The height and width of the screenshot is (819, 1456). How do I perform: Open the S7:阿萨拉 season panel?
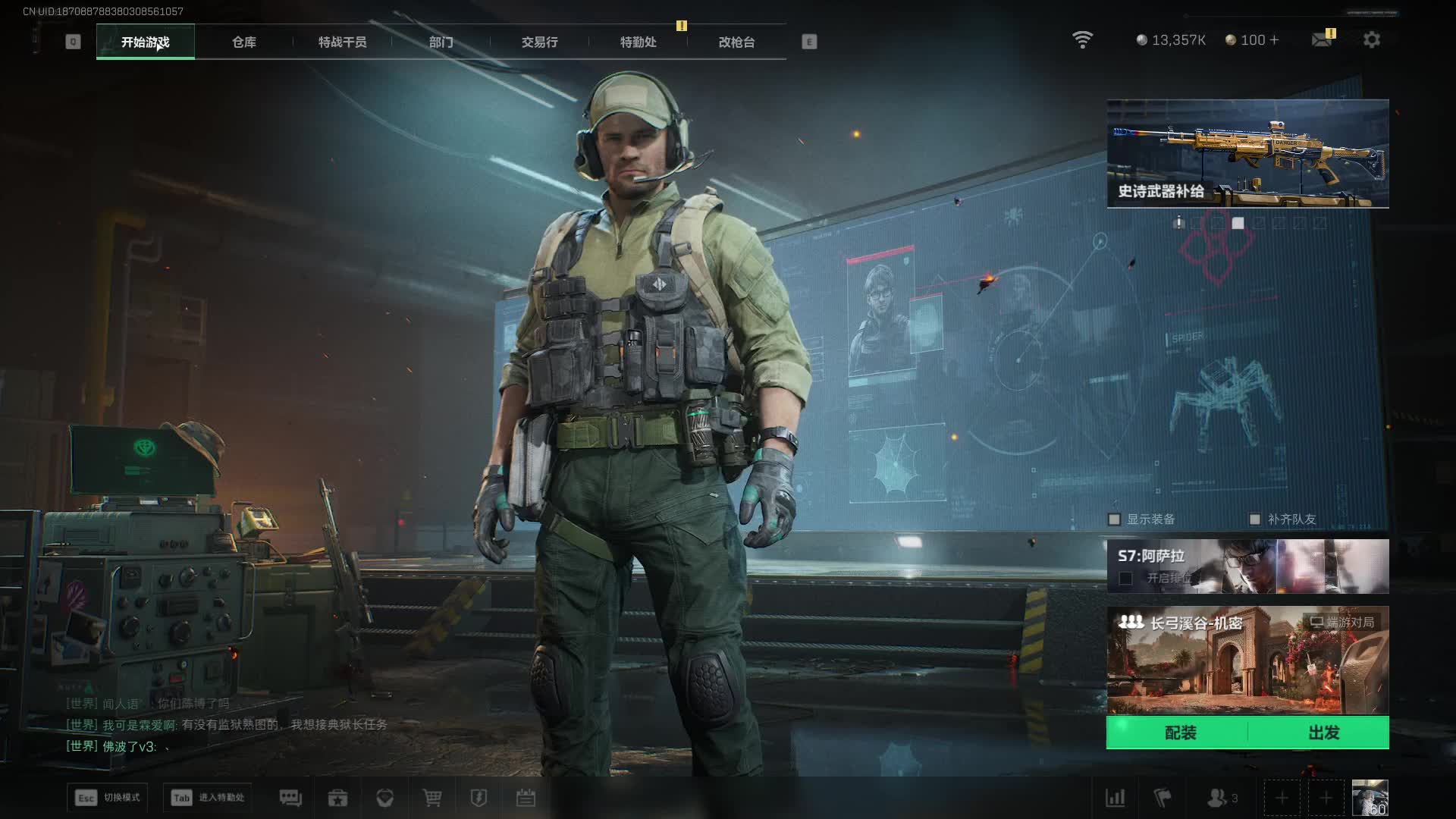(1247, 566)
